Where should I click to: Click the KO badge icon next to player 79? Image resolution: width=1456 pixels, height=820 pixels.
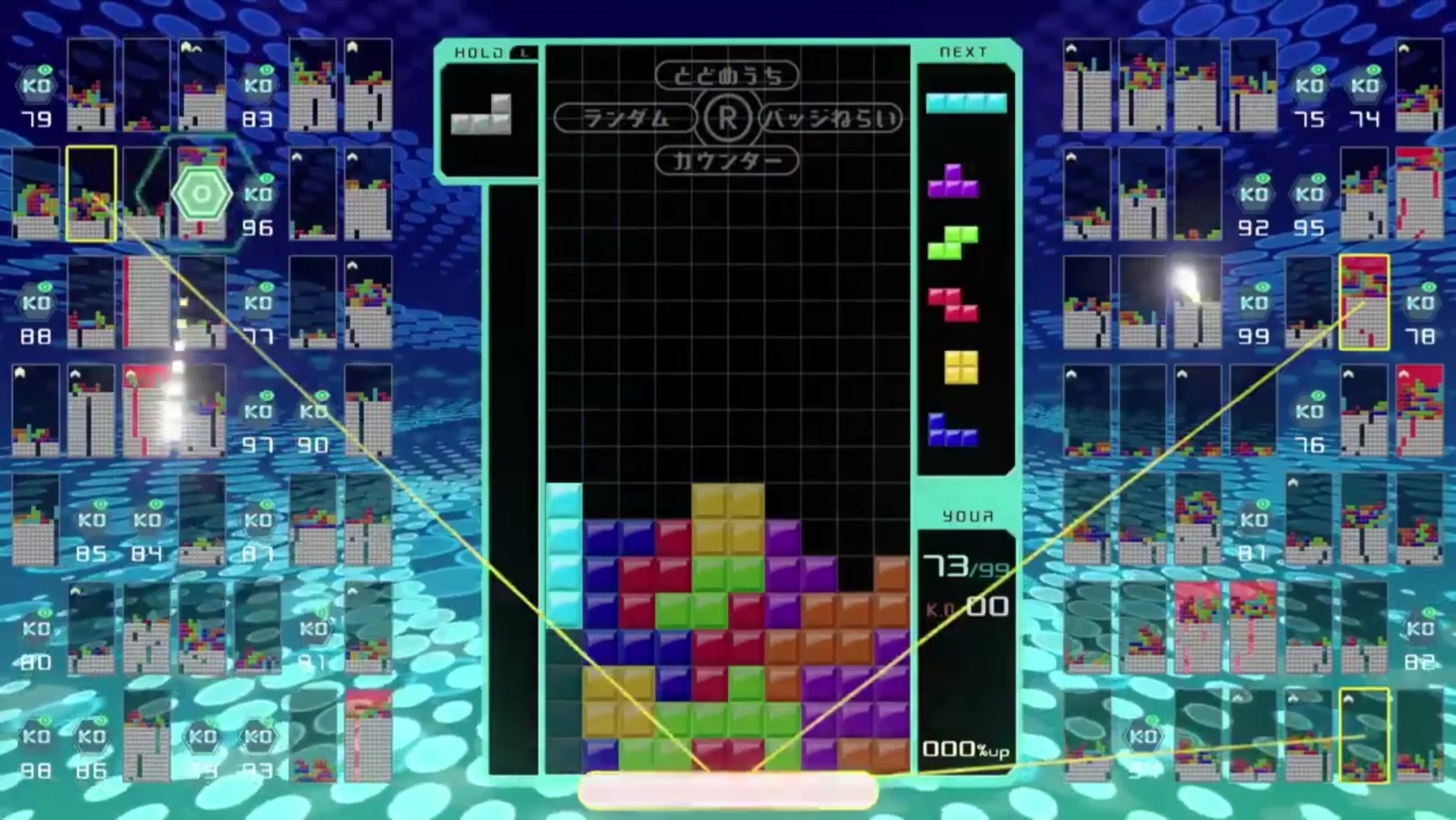[x=38, y=85]
